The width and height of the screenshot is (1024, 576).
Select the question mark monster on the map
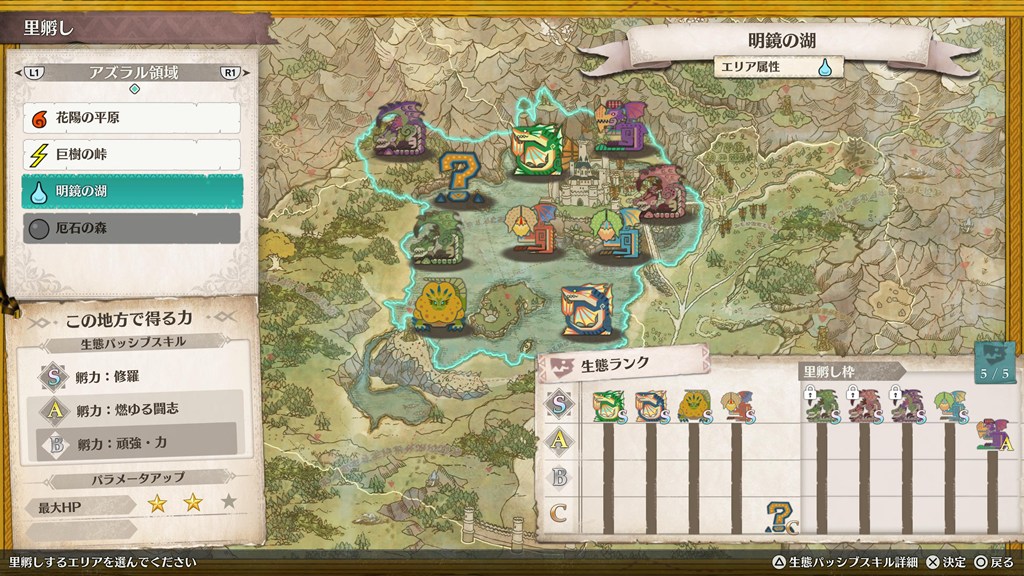[x=461, y=178]
